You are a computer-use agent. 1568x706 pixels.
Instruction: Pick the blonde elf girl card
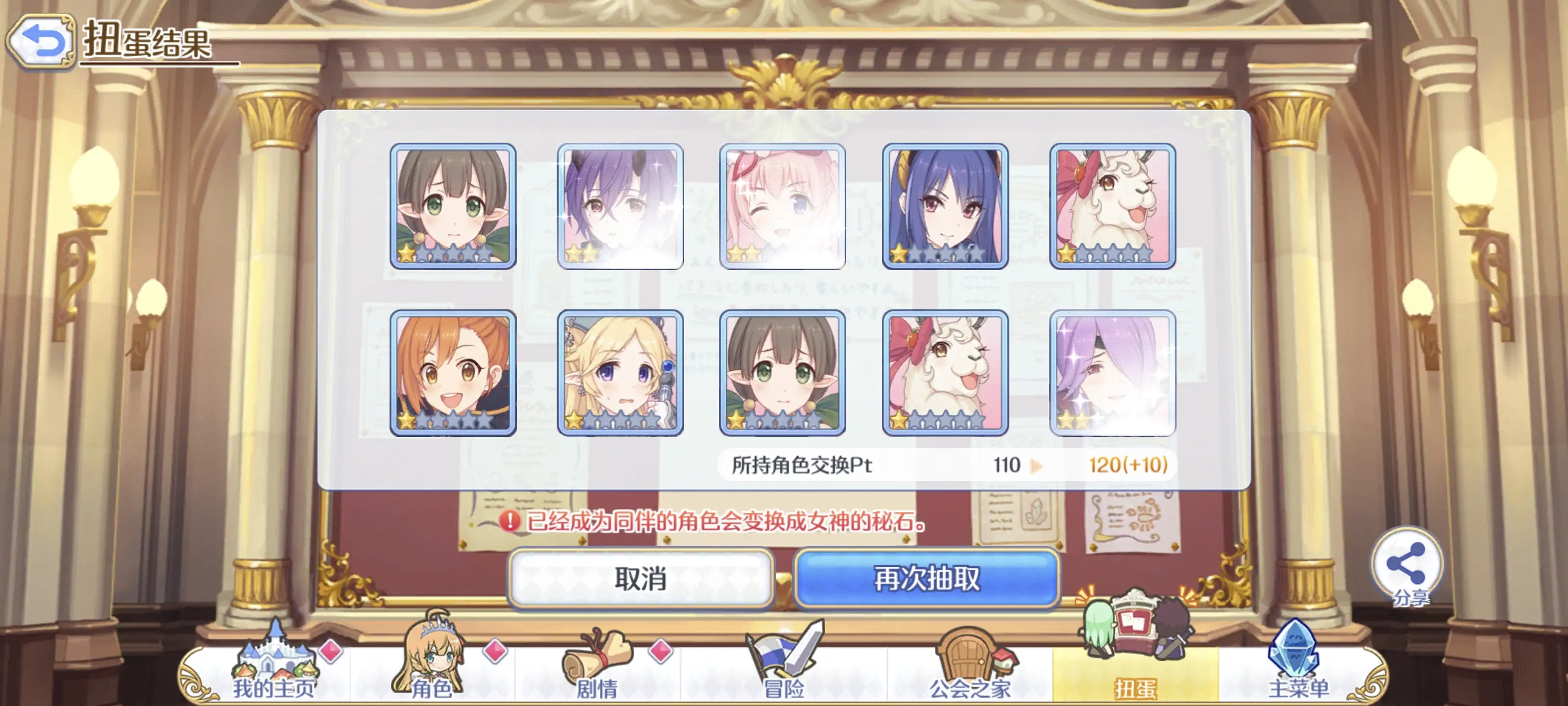click(620, 373)
